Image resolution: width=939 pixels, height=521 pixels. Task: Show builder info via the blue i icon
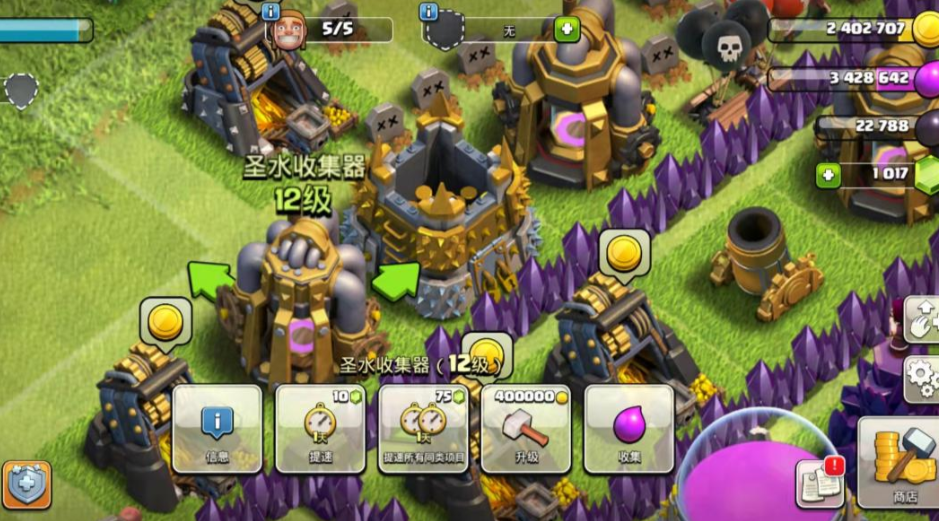270,12
